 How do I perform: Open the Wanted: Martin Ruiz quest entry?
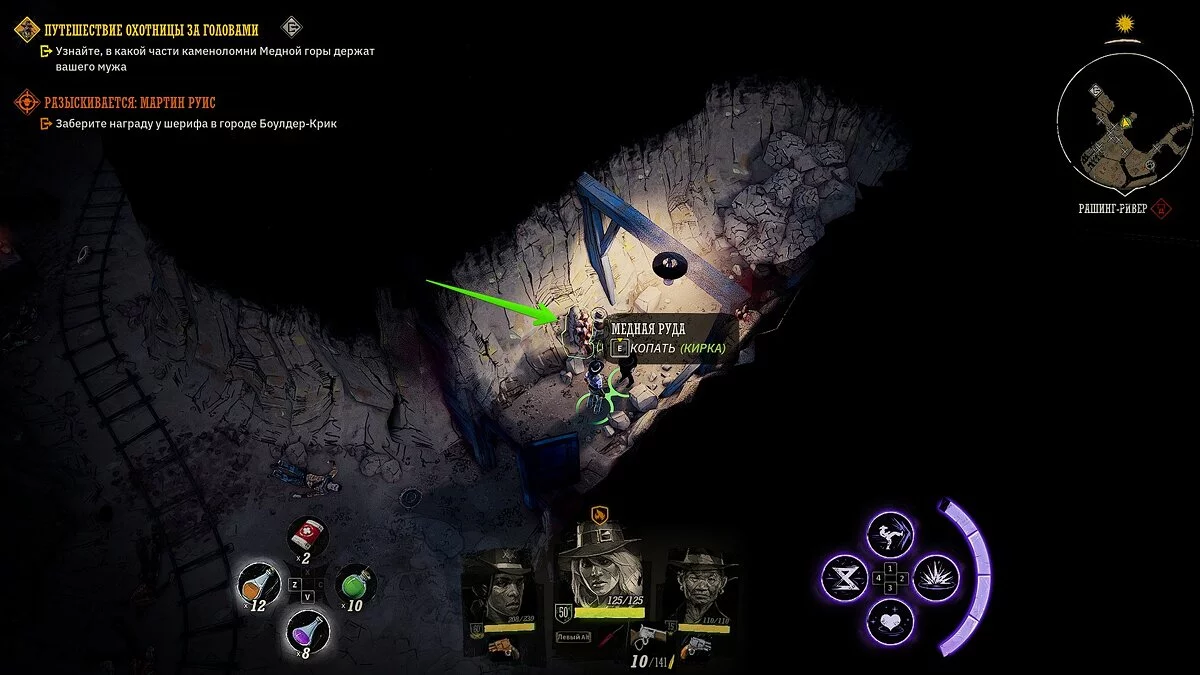pyautogui.click(x=130, y=102)
